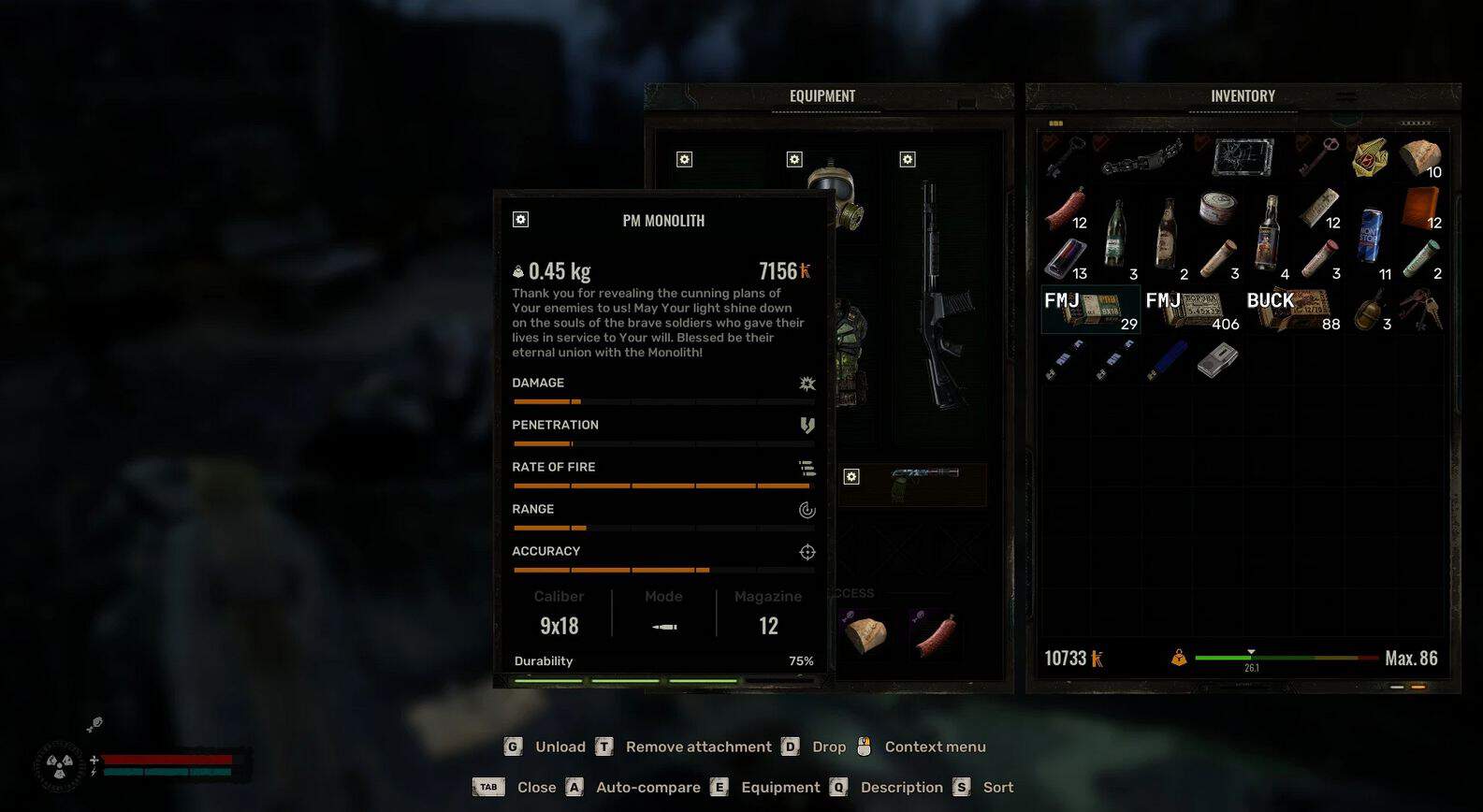Screen dimensions: 1483x812
Task: Switch to the Inventory panel header
Action: pos(1242,95)
